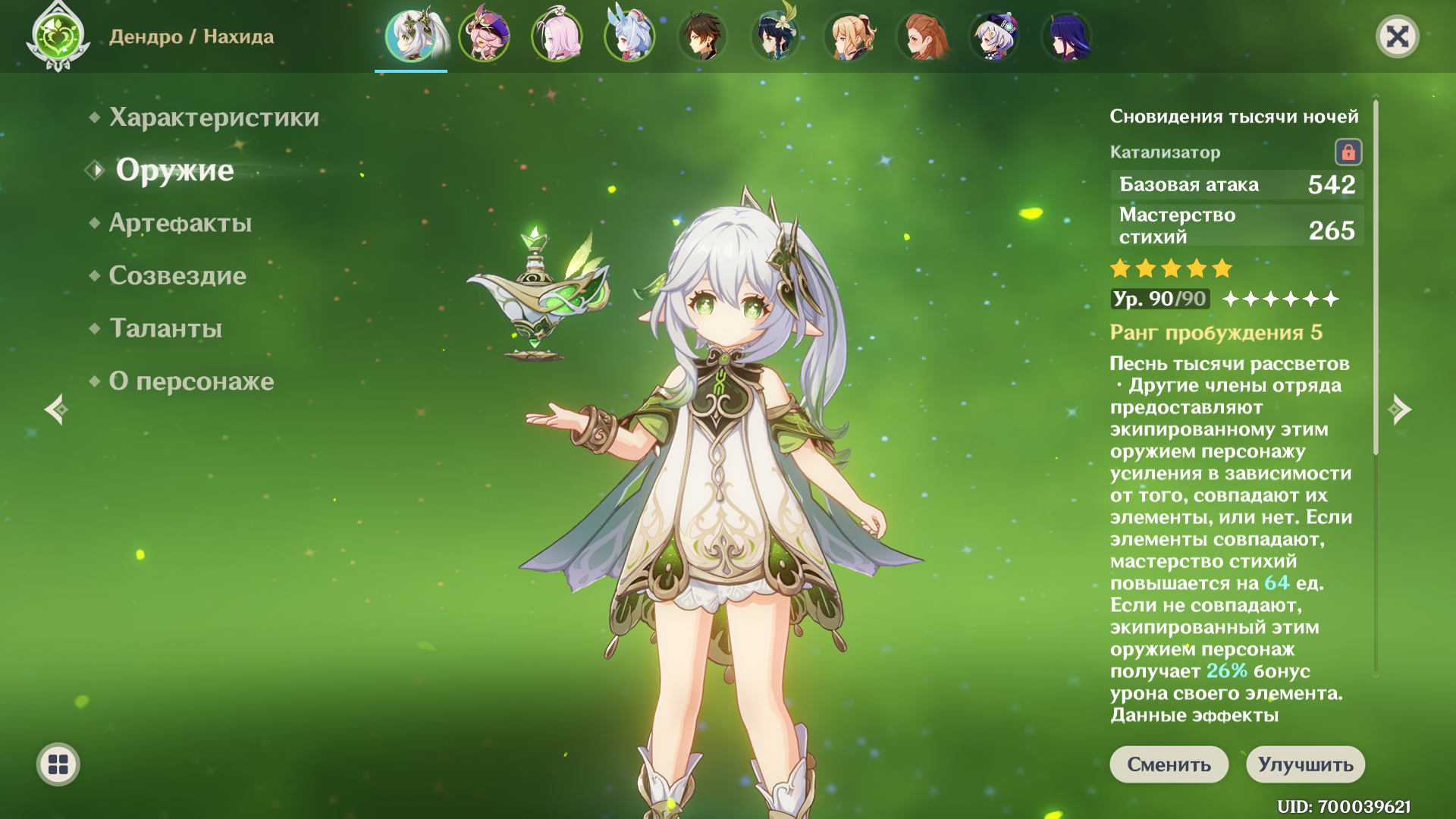Switch to the next character with right arrow

pyautogui.click(x=1400, y=409)
